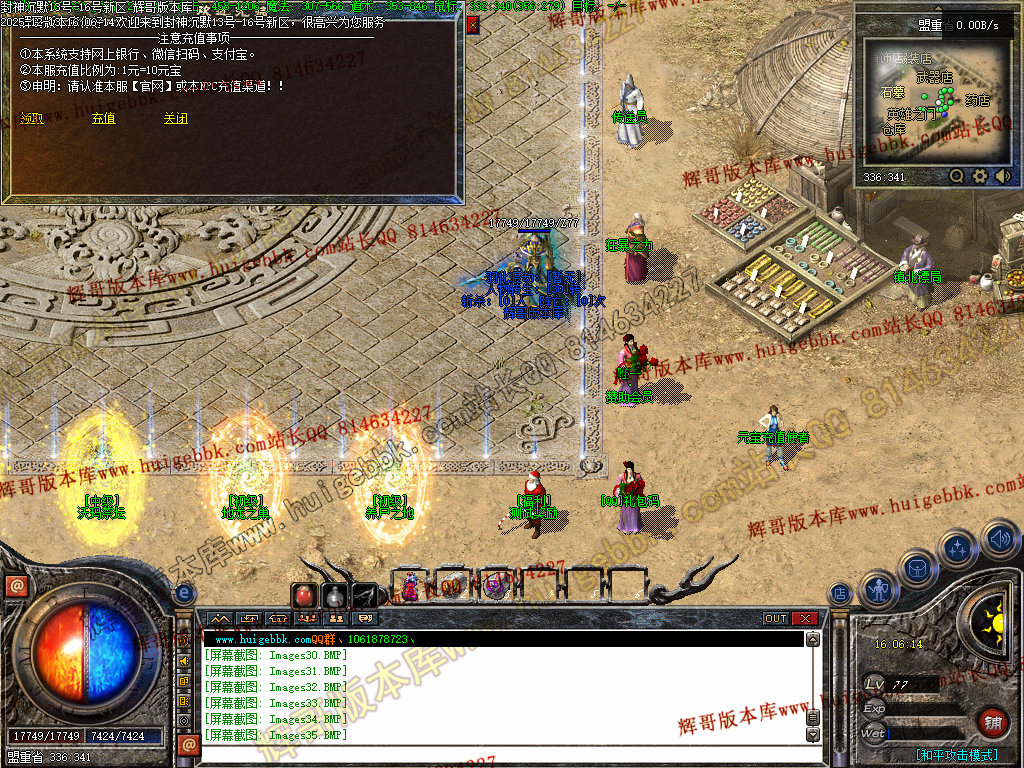Open the shop with the 店 button
The height and width of the screenshot is (768, 1024).
840,594
